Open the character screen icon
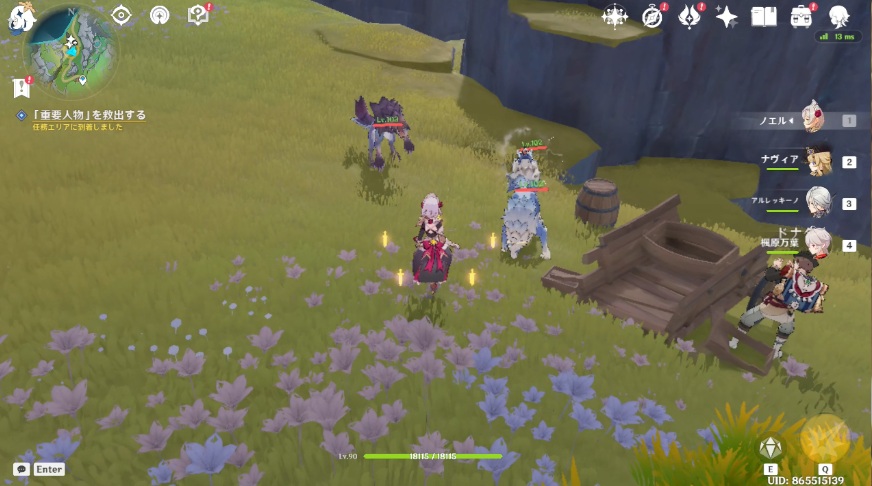The height and width of the screenshot is (486, 872). coord(839,16)
